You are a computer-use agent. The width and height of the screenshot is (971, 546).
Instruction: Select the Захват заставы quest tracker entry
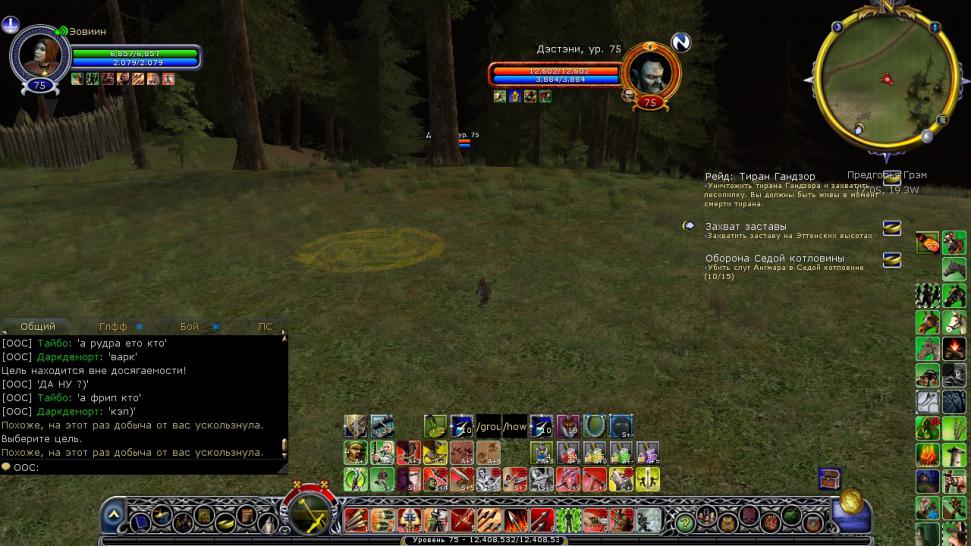point(746,226)
